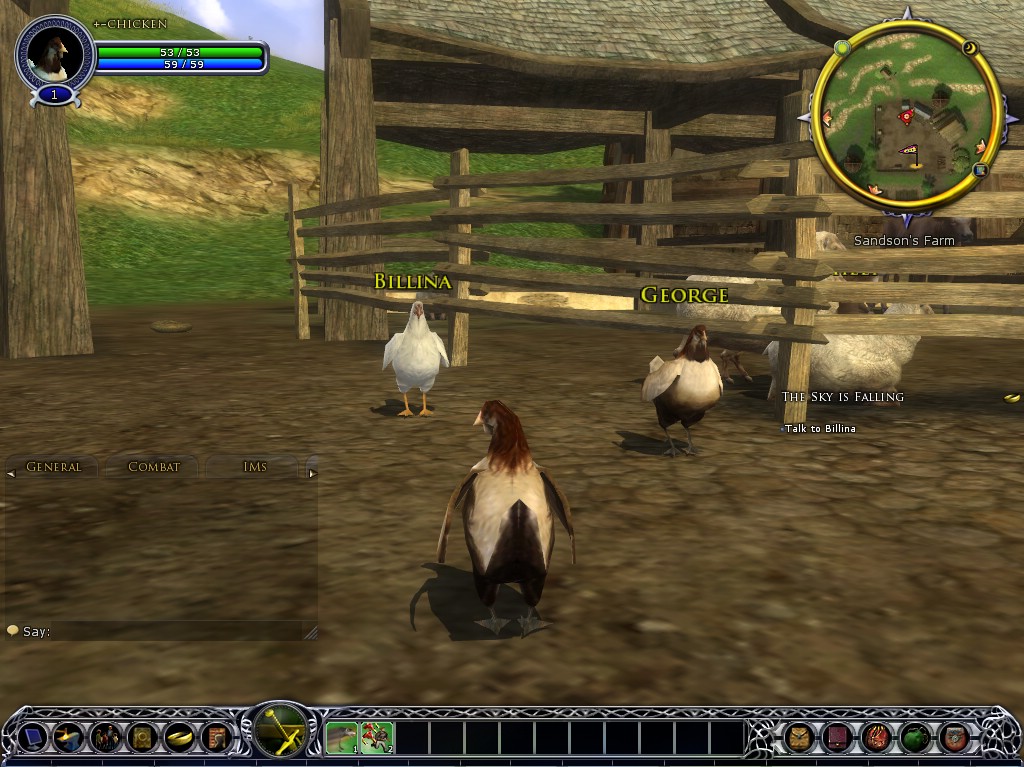The height and width of the screenshot is (767, 1024).
Task: Open the fellowship group icon
Action: (x=105, y=737)
